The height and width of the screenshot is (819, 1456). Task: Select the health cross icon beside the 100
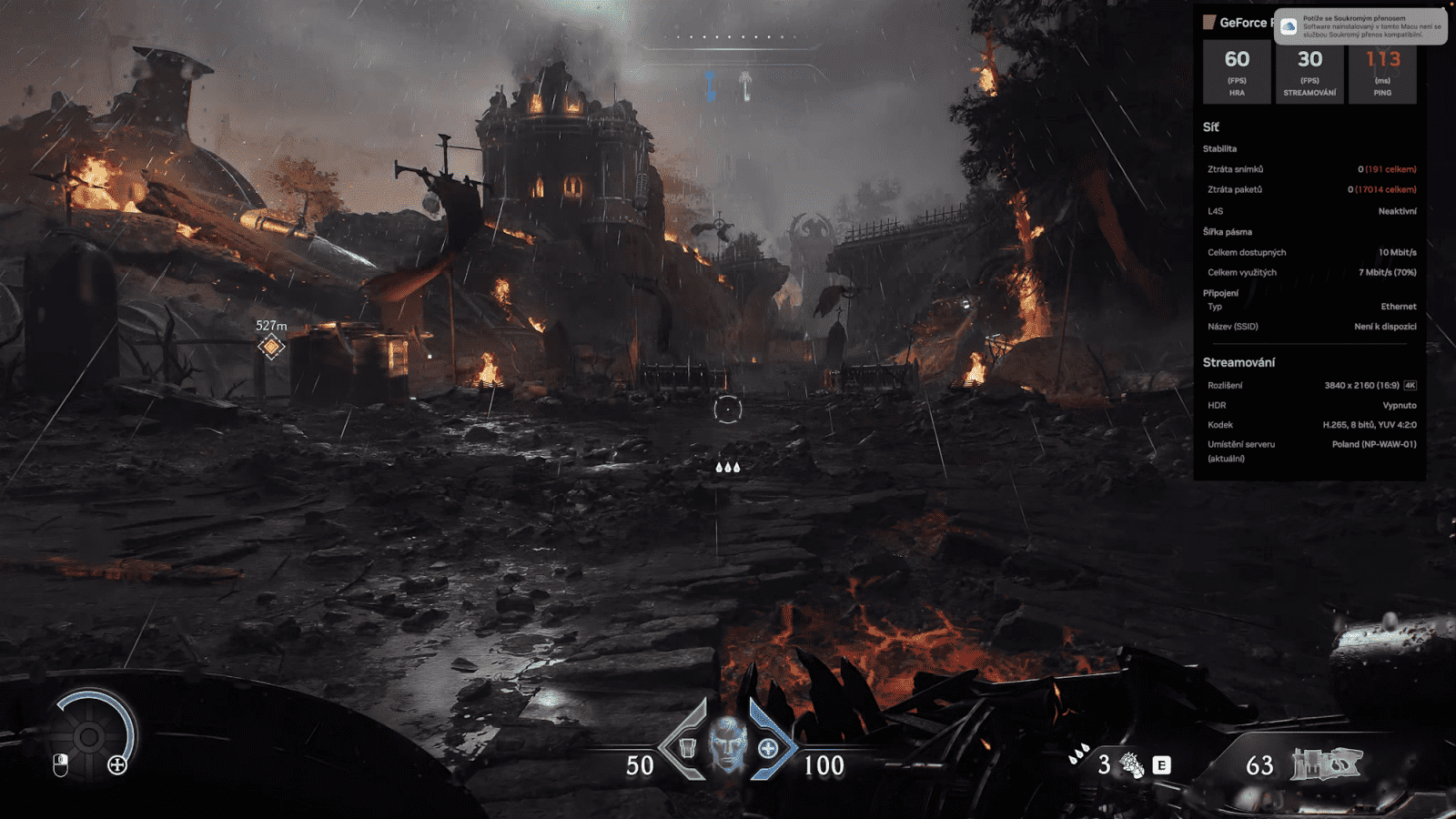pyautogui.click(x=768, y=748)
